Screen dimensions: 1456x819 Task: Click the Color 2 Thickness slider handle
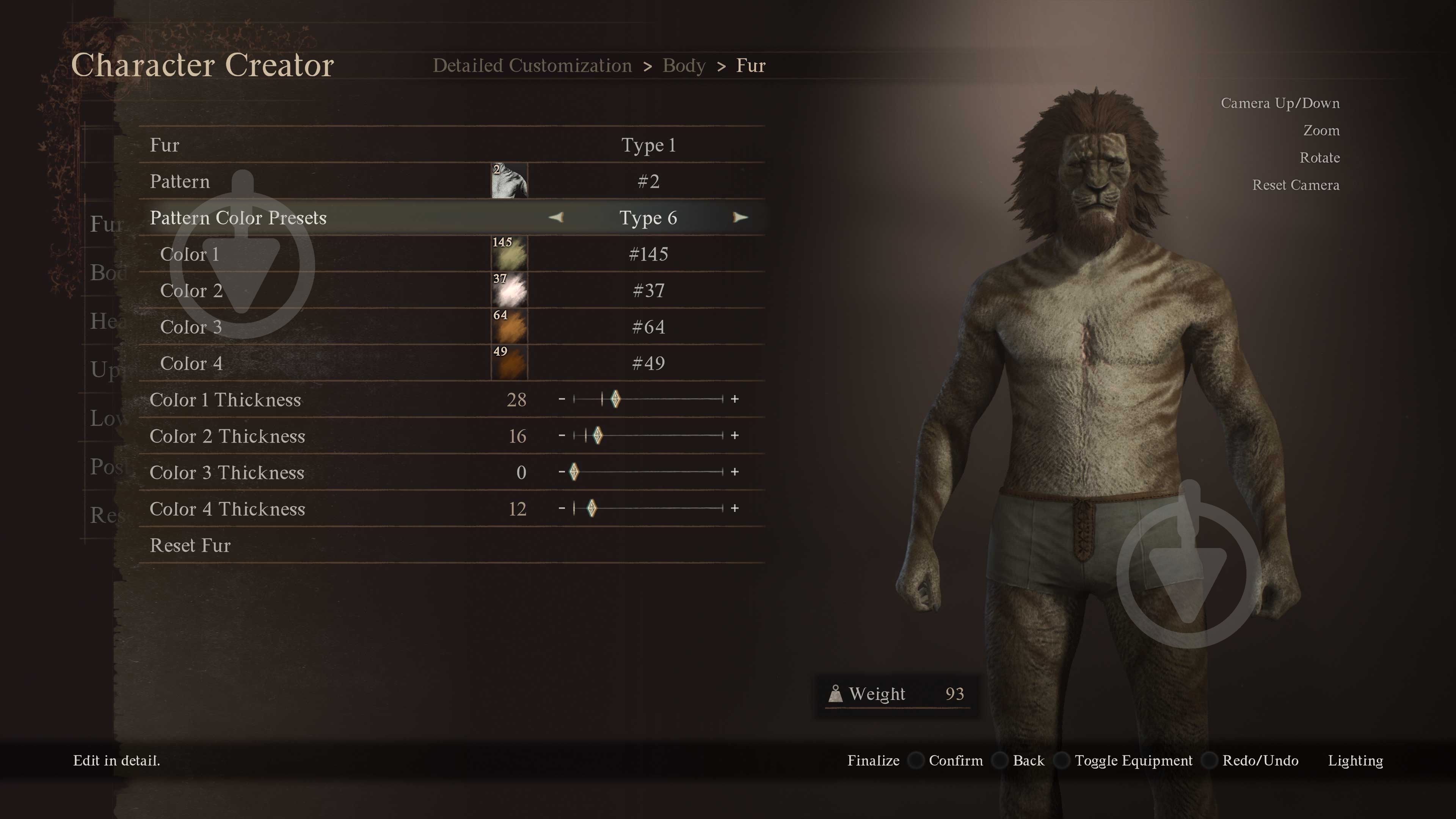pyautogui.click(x=598, y=436)
